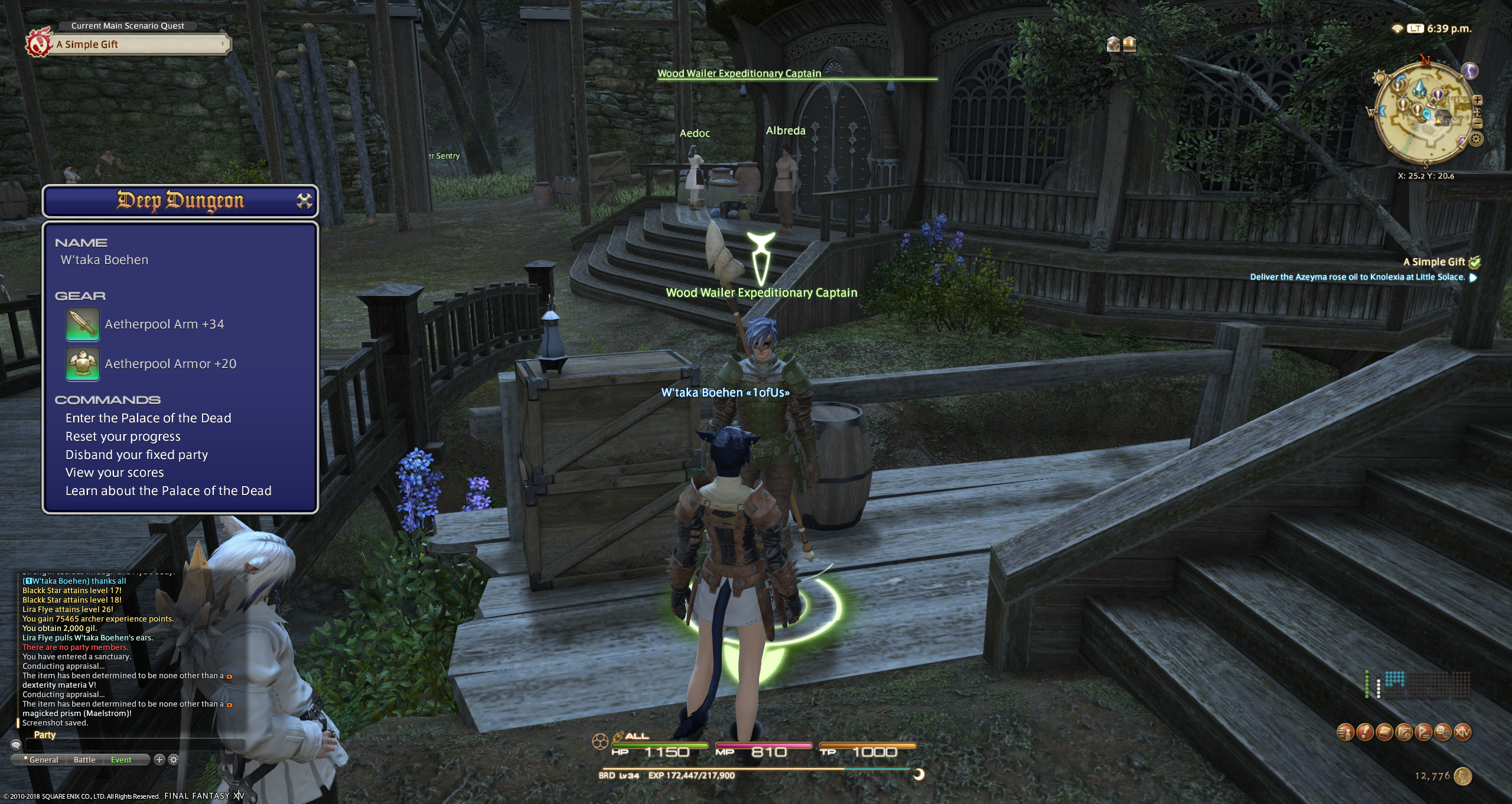Click A Simple Gift in the duty list
This screenshot has width=1512, height=804.
pyautogui.click(x=1433, y=262)
